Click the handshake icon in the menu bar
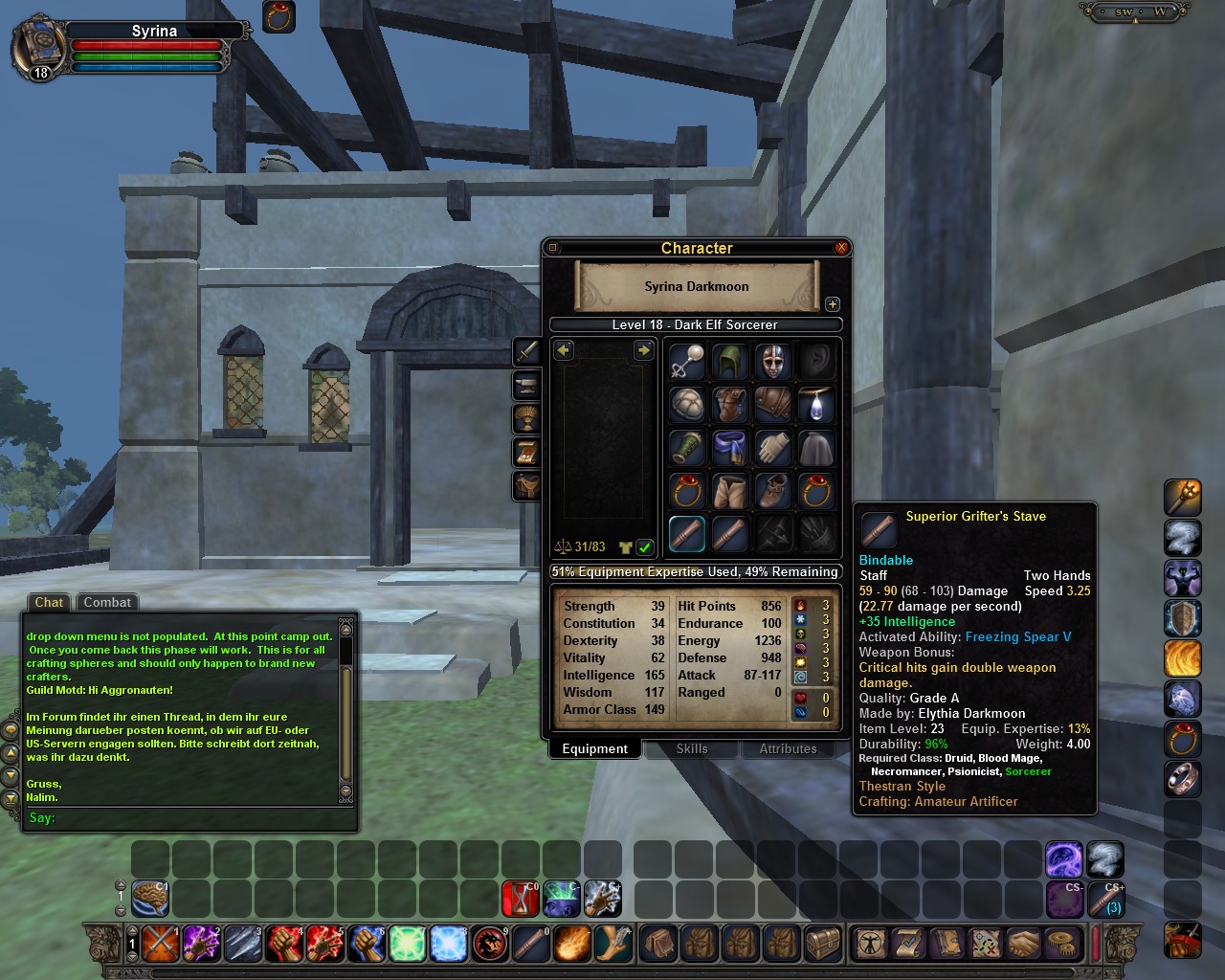This screenshot has width=1225, height=980. [1023, 944]
